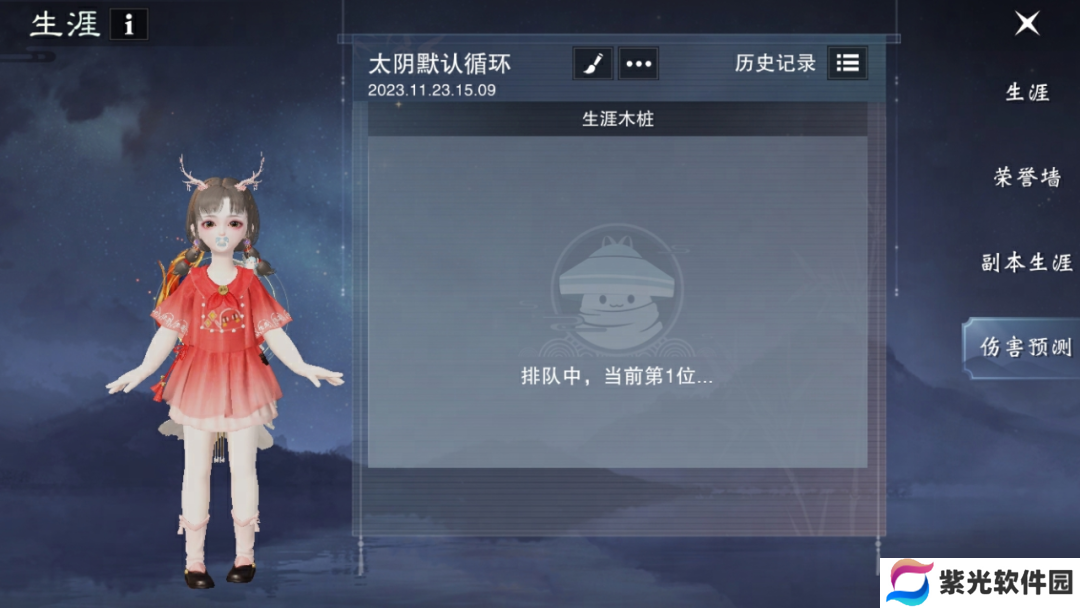Switch to the 副本生涯 tab

[1026, 263]
